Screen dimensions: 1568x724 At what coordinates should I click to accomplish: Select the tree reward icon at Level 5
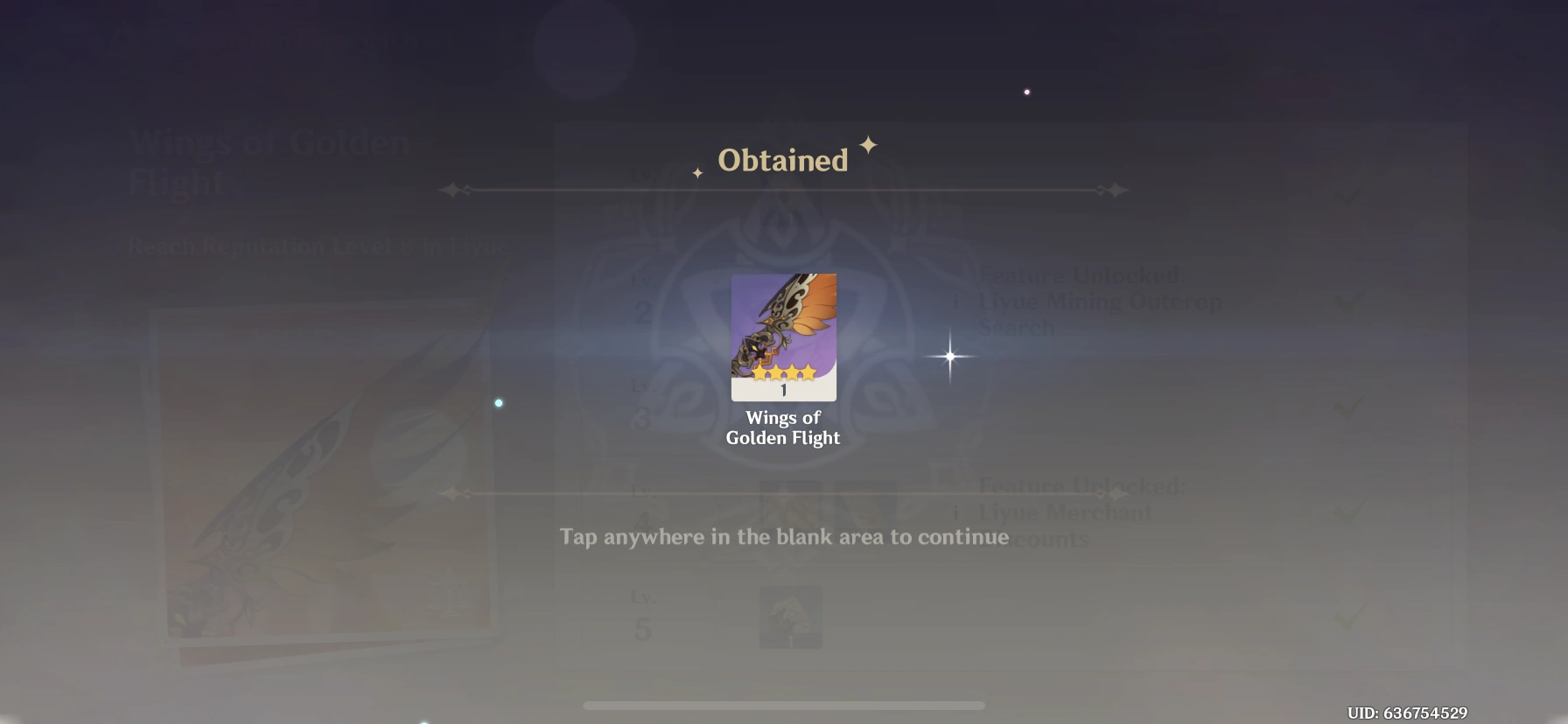click(x=789, y=616)
